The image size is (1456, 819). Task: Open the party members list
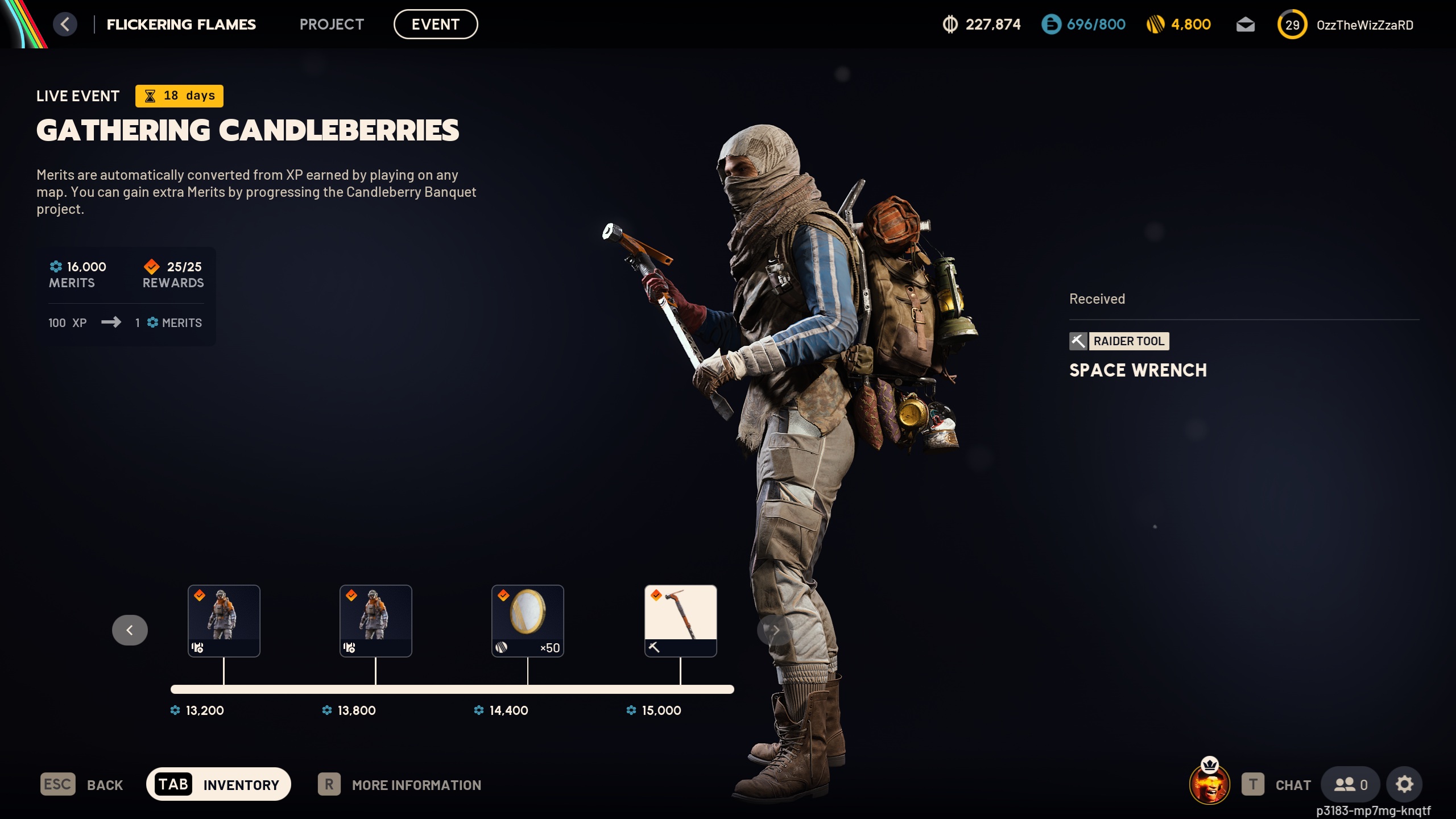(1350, 785)
